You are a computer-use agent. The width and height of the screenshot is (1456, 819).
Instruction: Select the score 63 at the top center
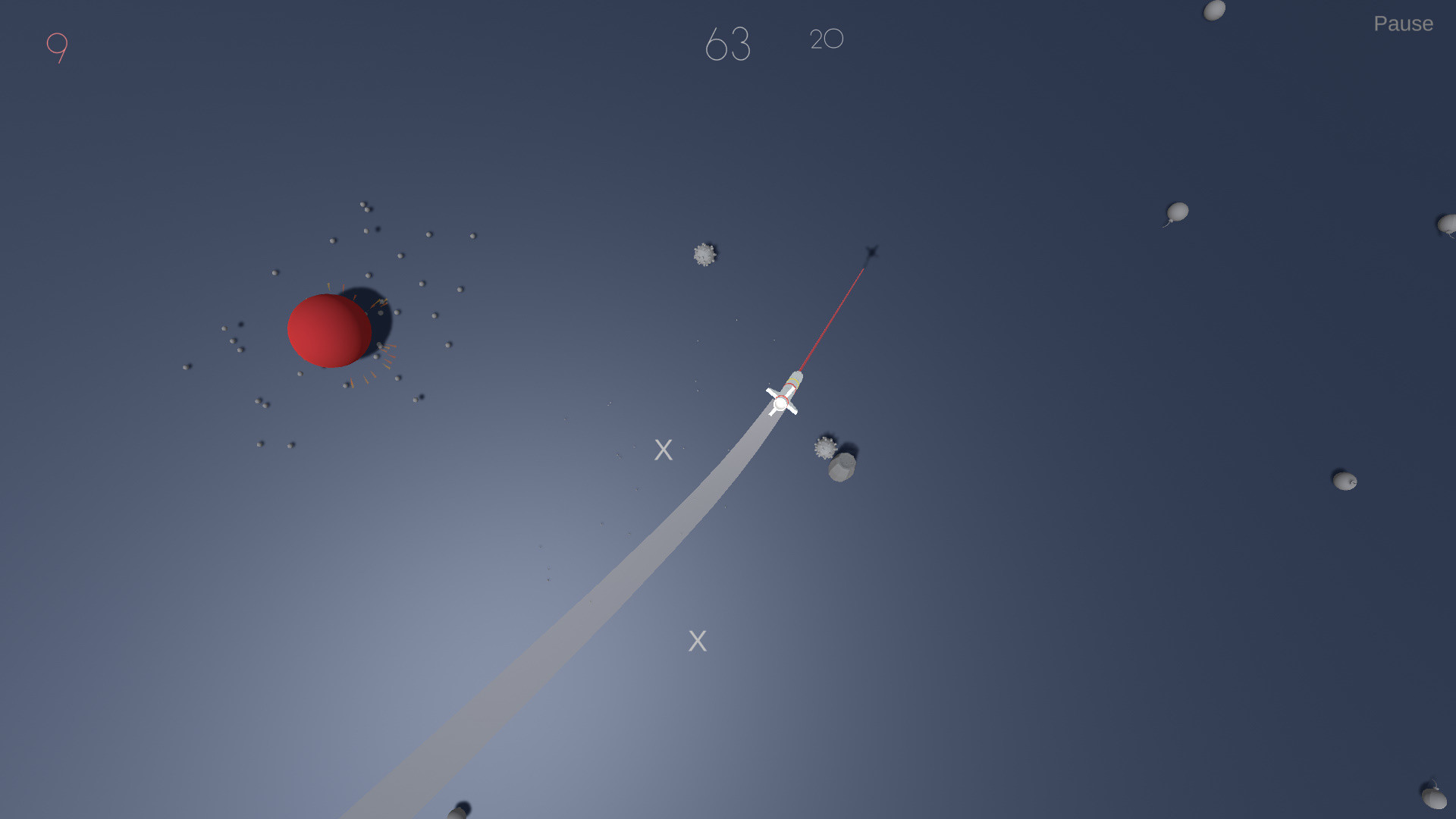[x=729, y=43]
